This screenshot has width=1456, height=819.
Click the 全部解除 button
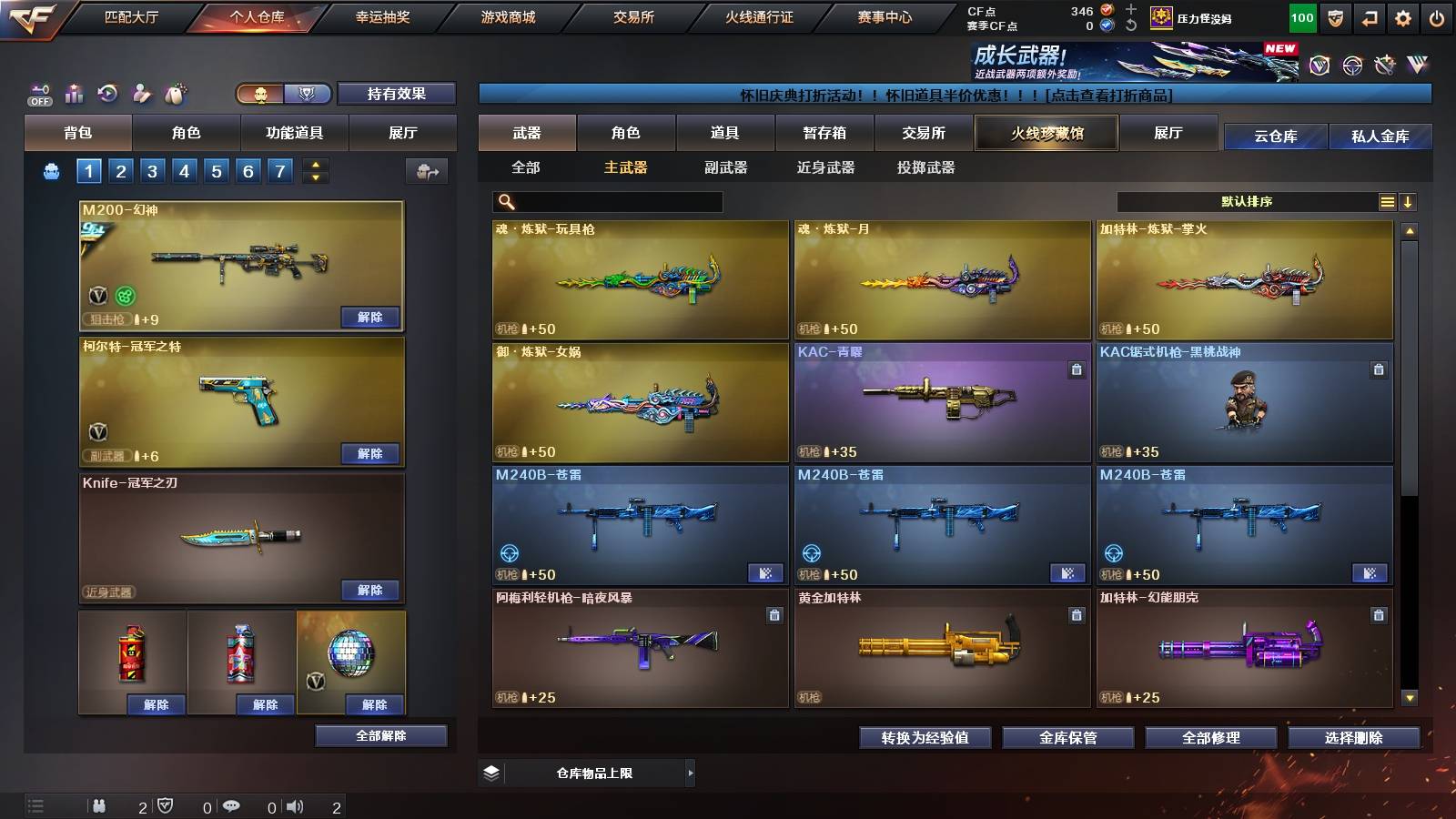(x=380, y=735)
